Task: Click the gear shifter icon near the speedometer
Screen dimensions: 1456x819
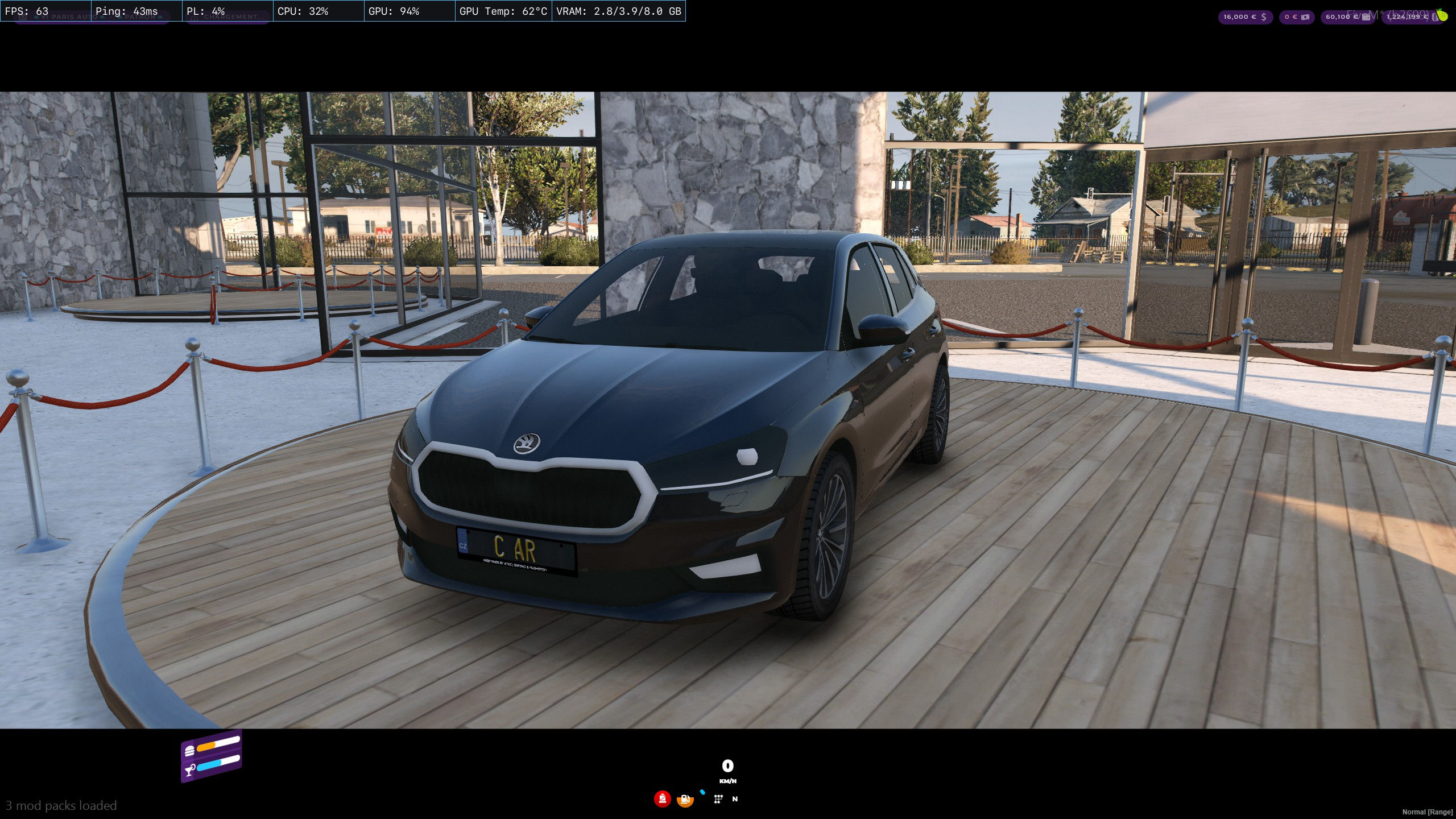Action: tap(719, 800)
